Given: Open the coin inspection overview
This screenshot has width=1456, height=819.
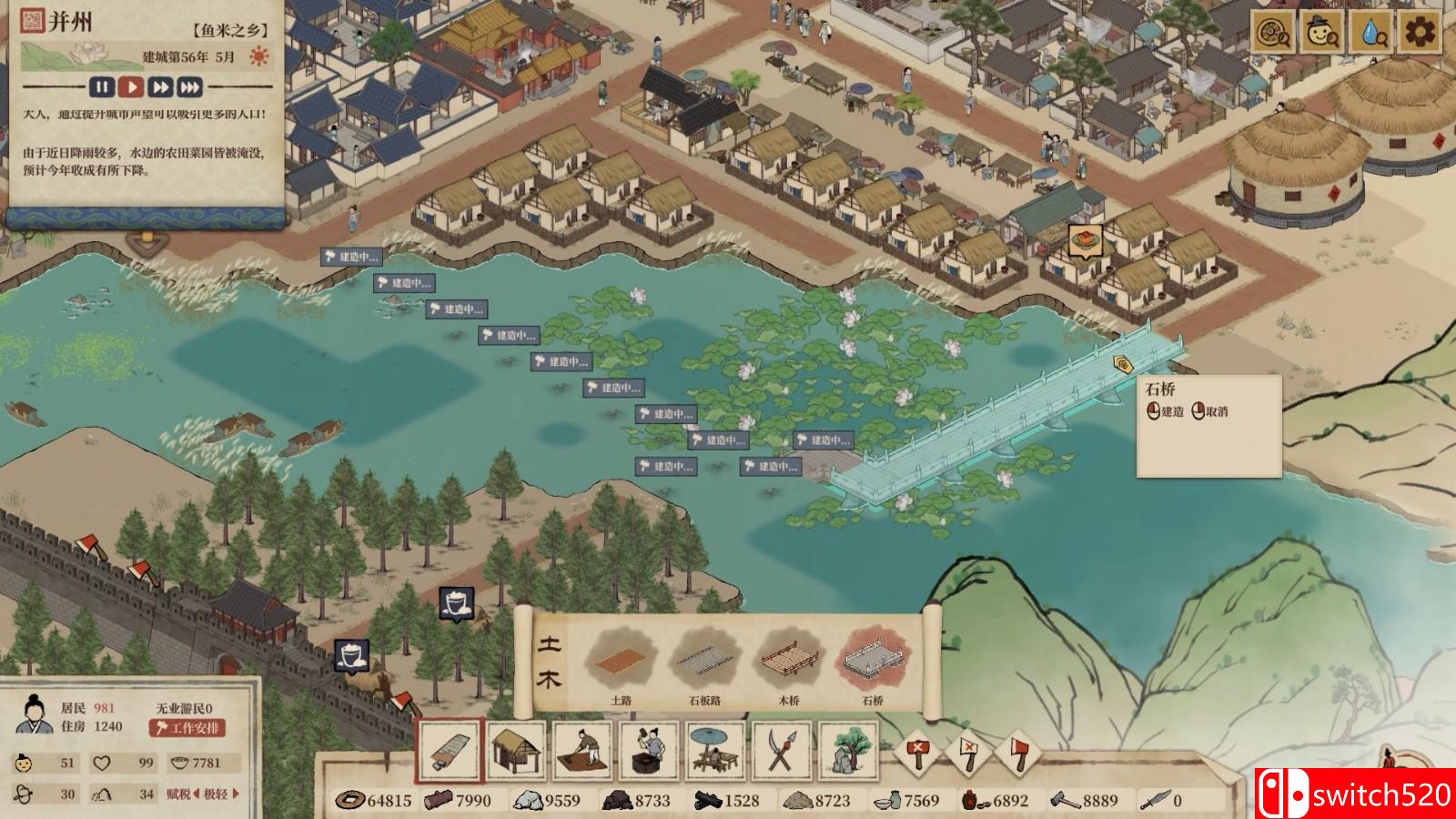Looking at the screenshot, I should pos(1273,35).
